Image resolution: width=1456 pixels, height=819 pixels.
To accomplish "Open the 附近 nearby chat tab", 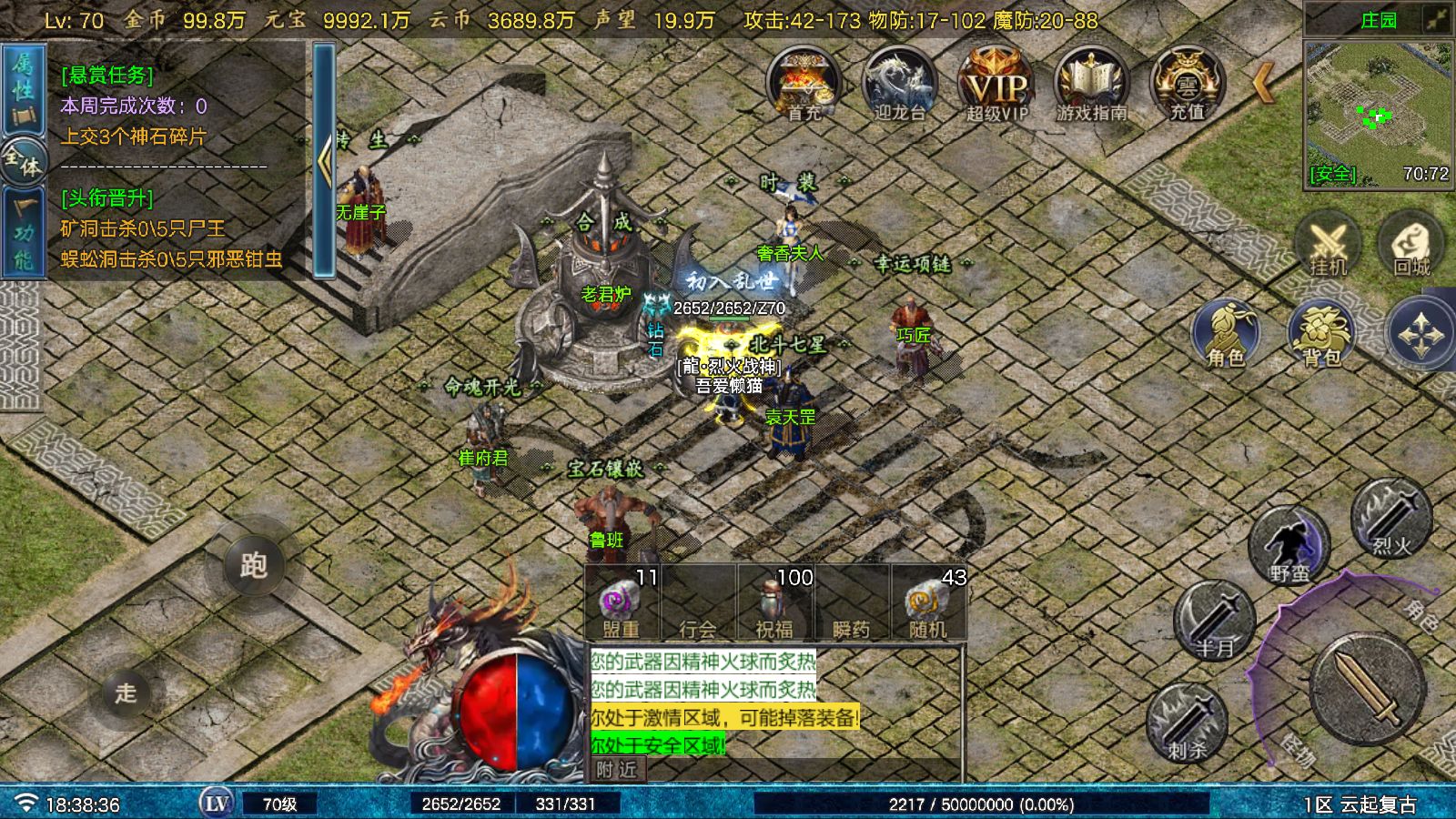I will pyautogui.click(x=616, y=770).
